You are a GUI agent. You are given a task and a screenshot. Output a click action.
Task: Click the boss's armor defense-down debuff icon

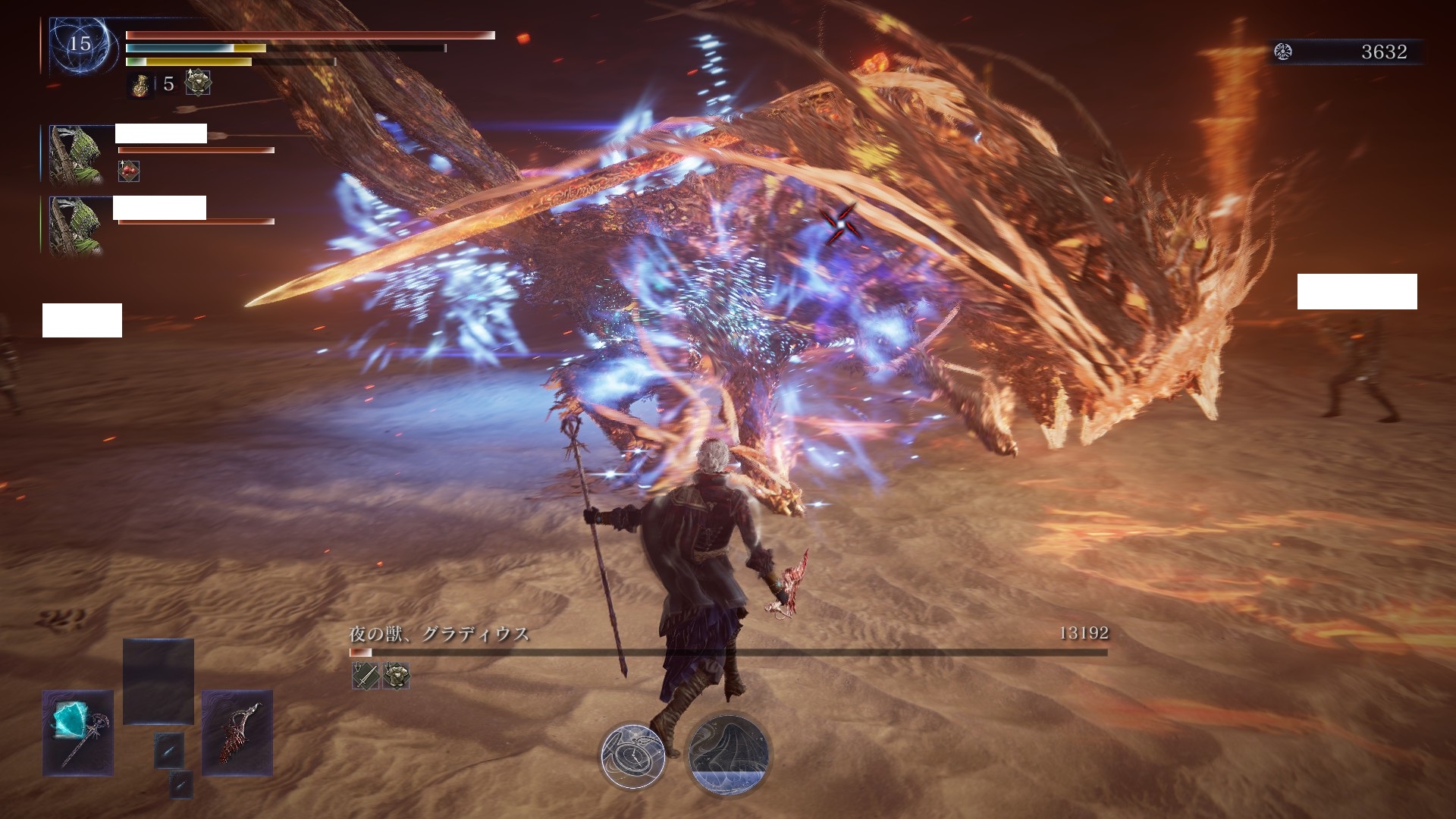[397, 675]
